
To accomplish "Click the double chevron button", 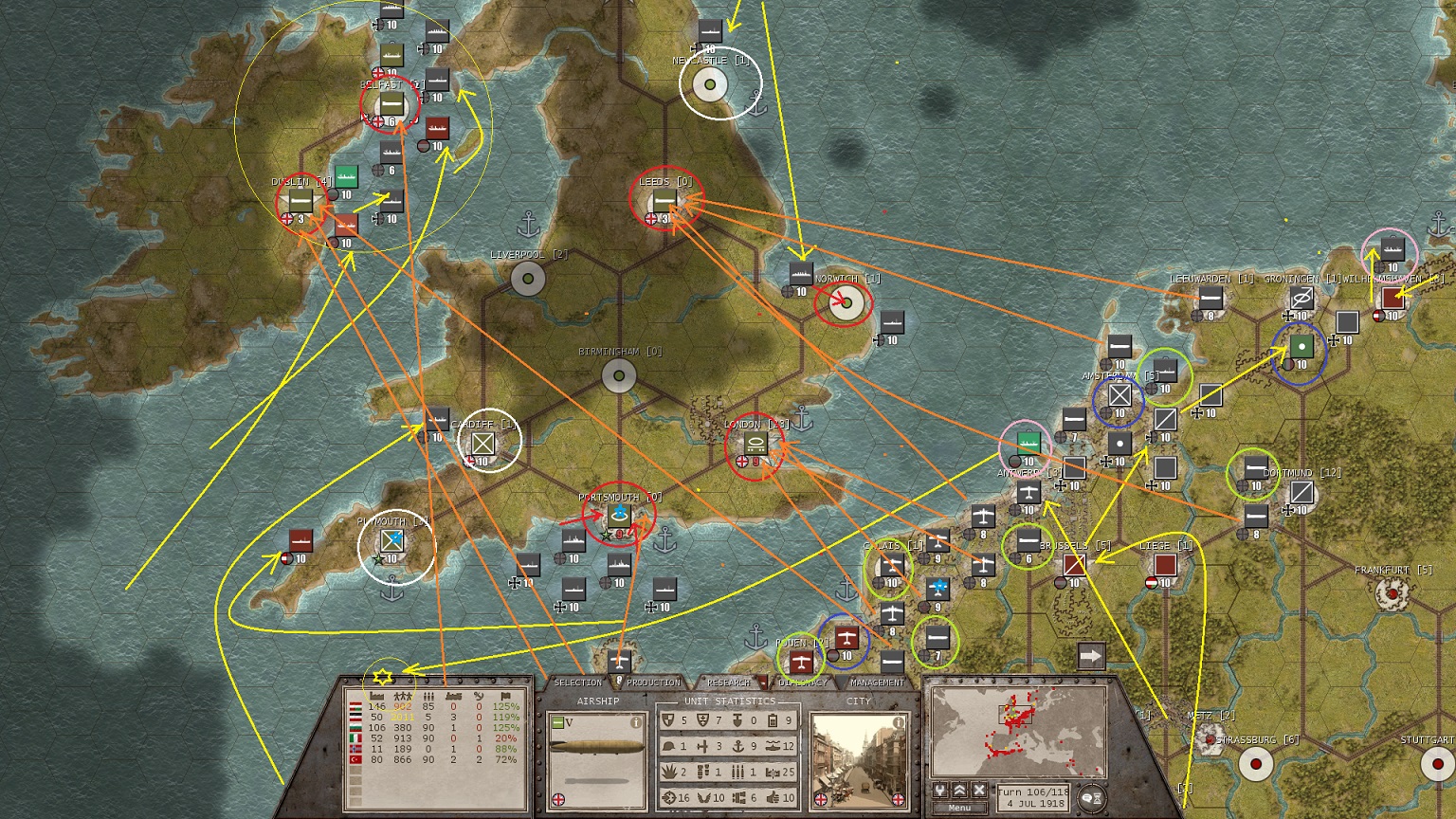I will pyautogui.click(x=959, y=791).
